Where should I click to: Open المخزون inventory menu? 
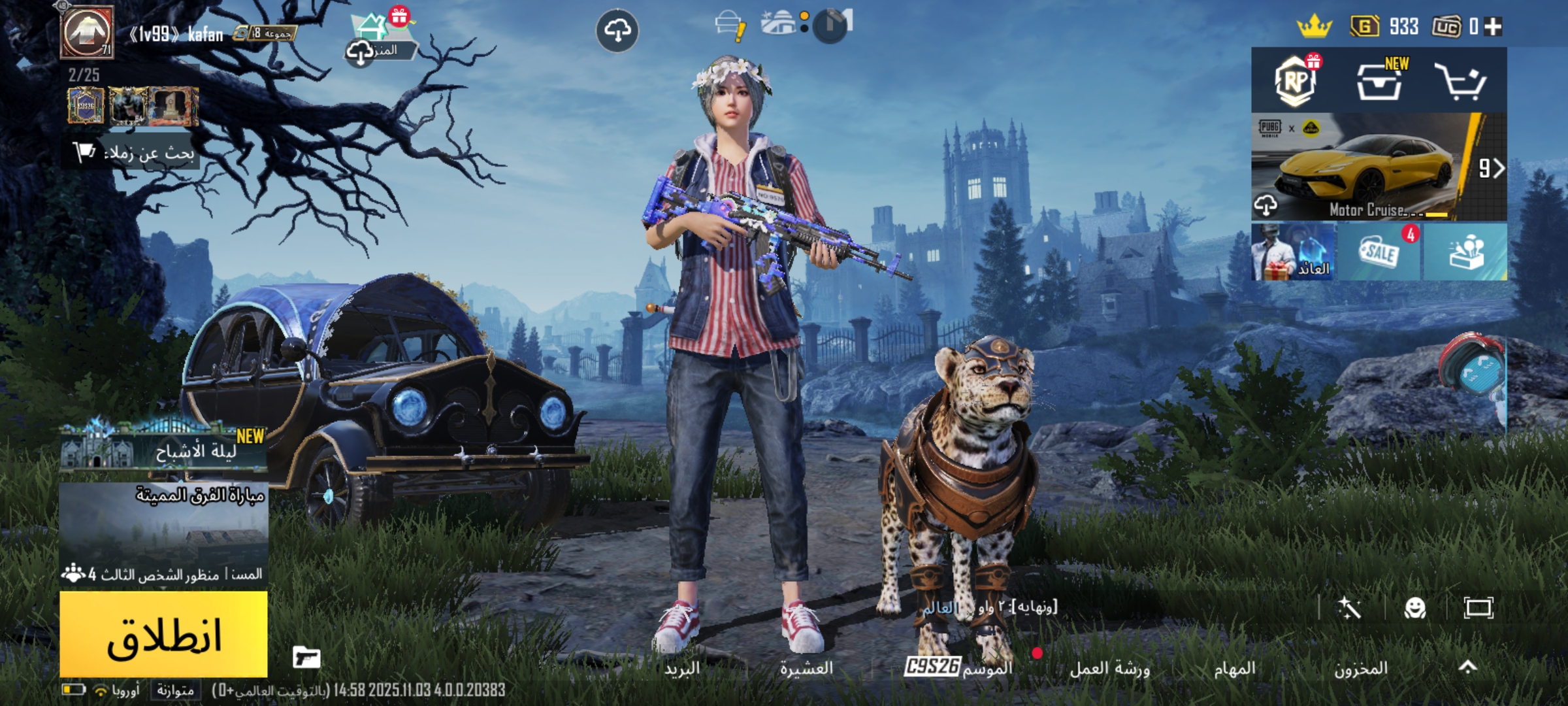click(1361, 668)
